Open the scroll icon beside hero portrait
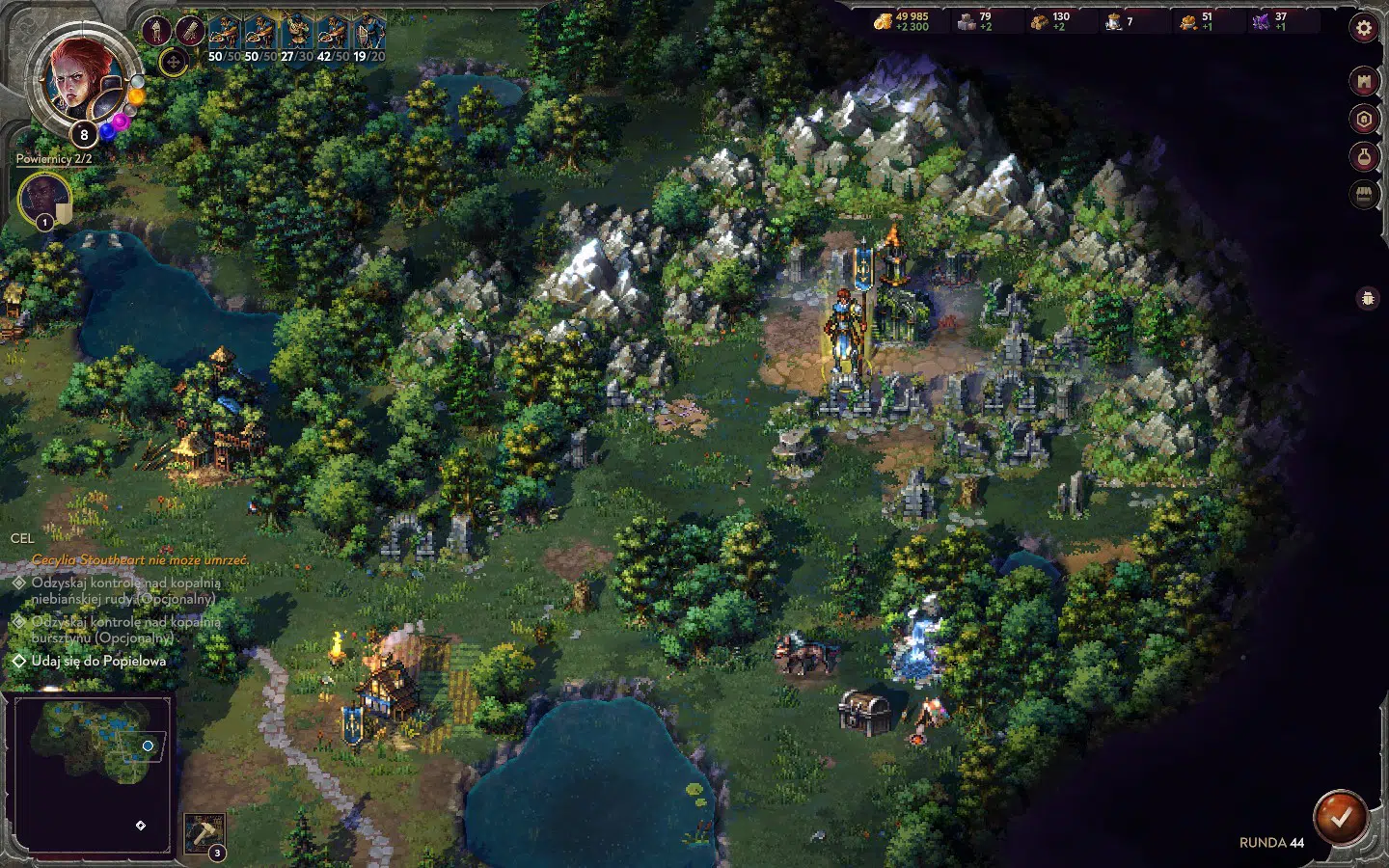 (189, 30)
